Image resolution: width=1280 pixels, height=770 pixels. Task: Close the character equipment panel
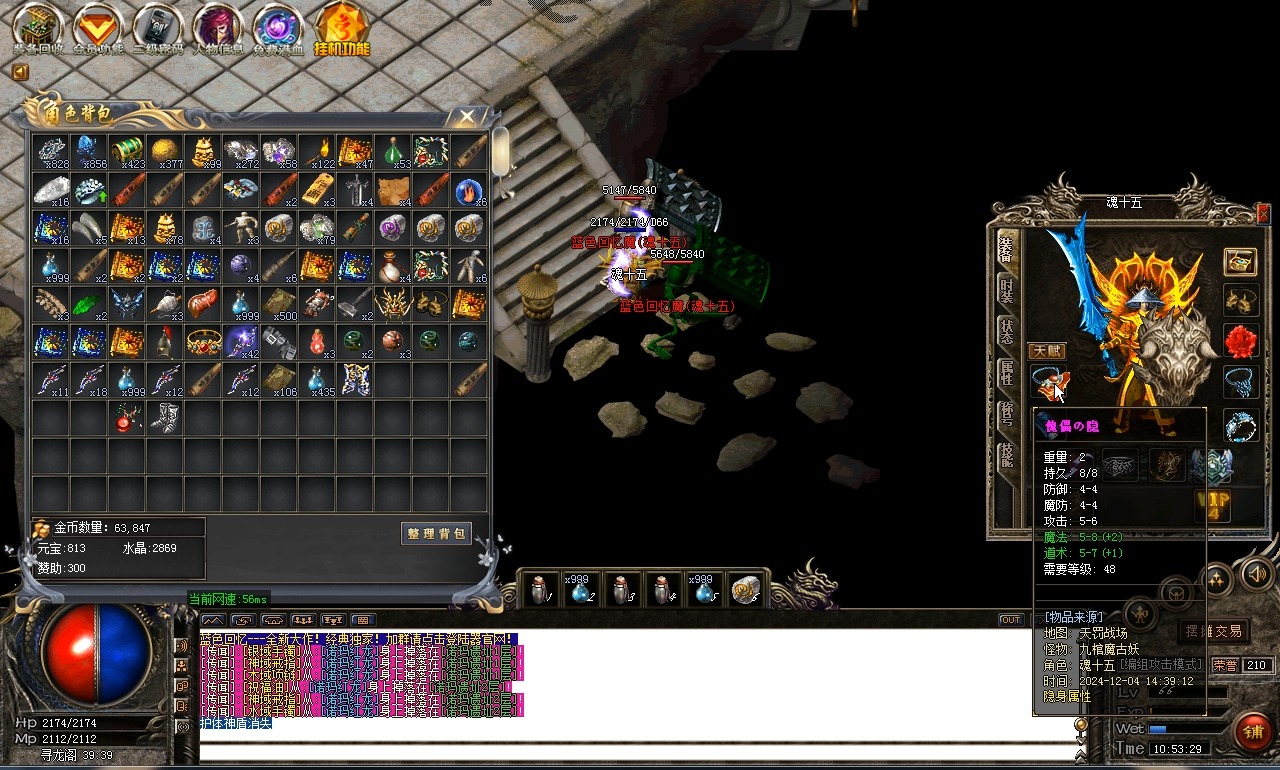(x=1263, y=213)
